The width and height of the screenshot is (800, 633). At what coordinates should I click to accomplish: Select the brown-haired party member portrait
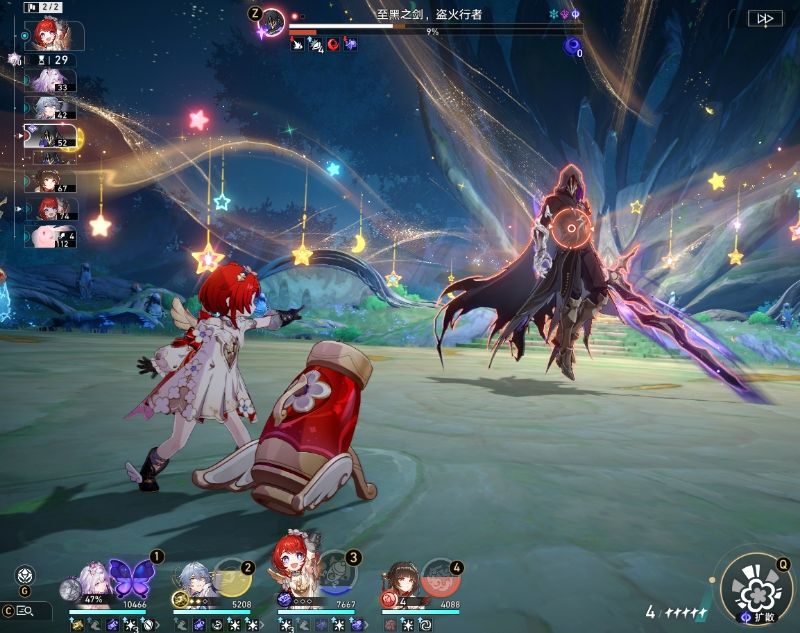pyautogui.click(x=401, y=577)
